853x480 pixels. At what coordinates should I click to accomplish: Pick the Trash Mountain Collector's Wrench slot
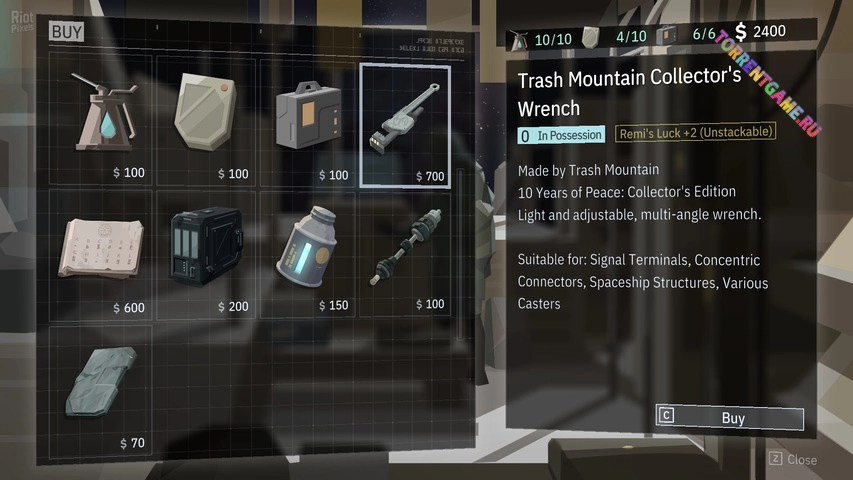point(405,125)
